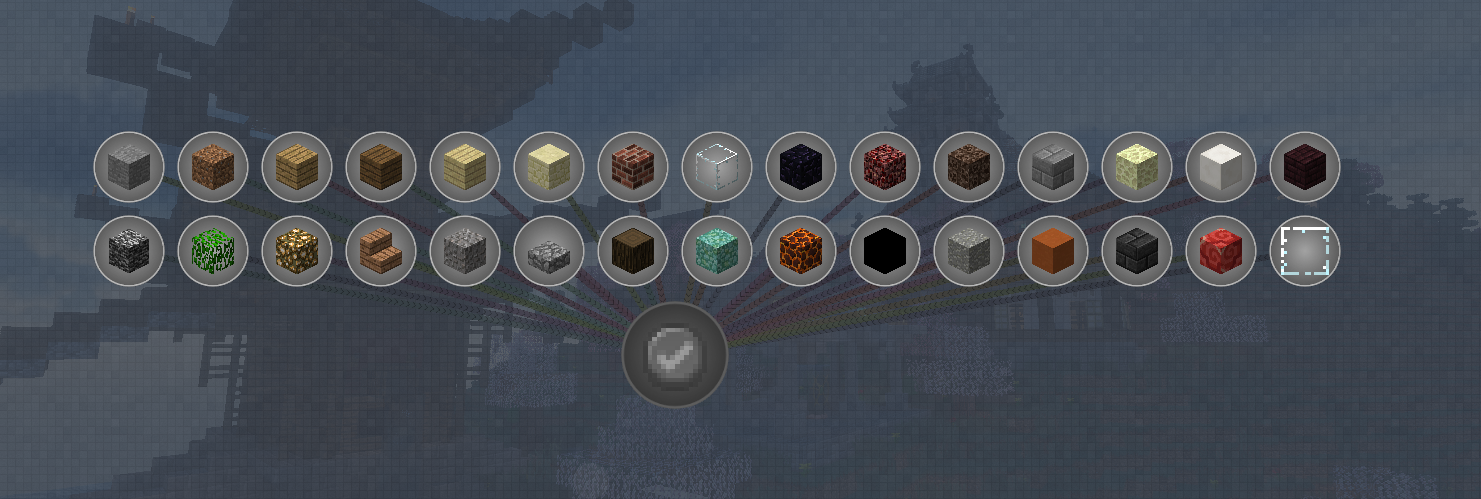Viewport: 1481px width, 499px height.
Task: Select the grey stone block
Action: 129,167
